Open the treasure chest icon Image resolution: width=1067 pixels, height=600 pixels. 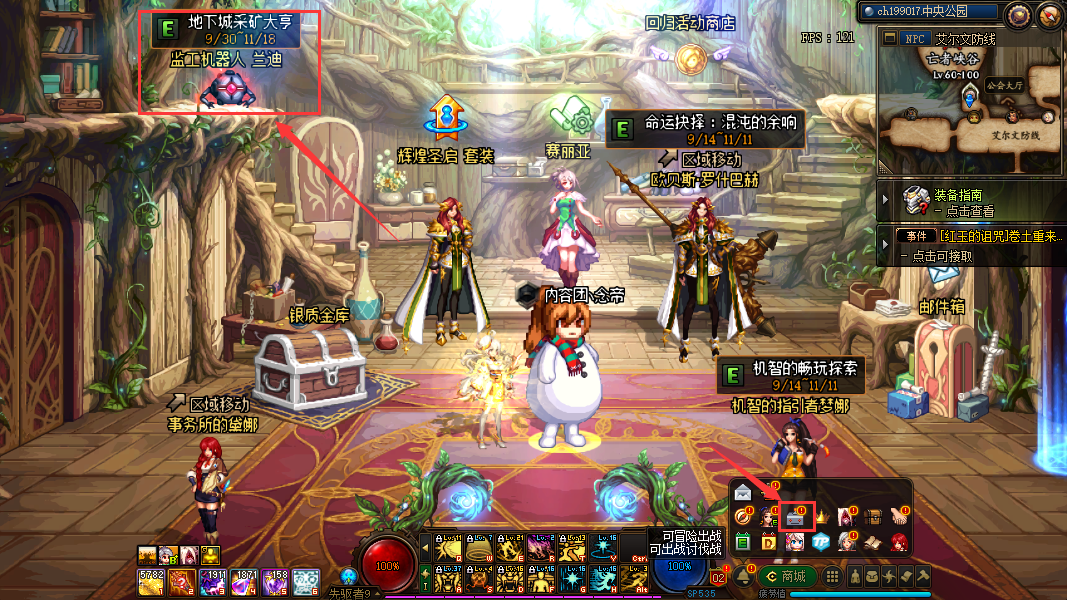(874, 517)
